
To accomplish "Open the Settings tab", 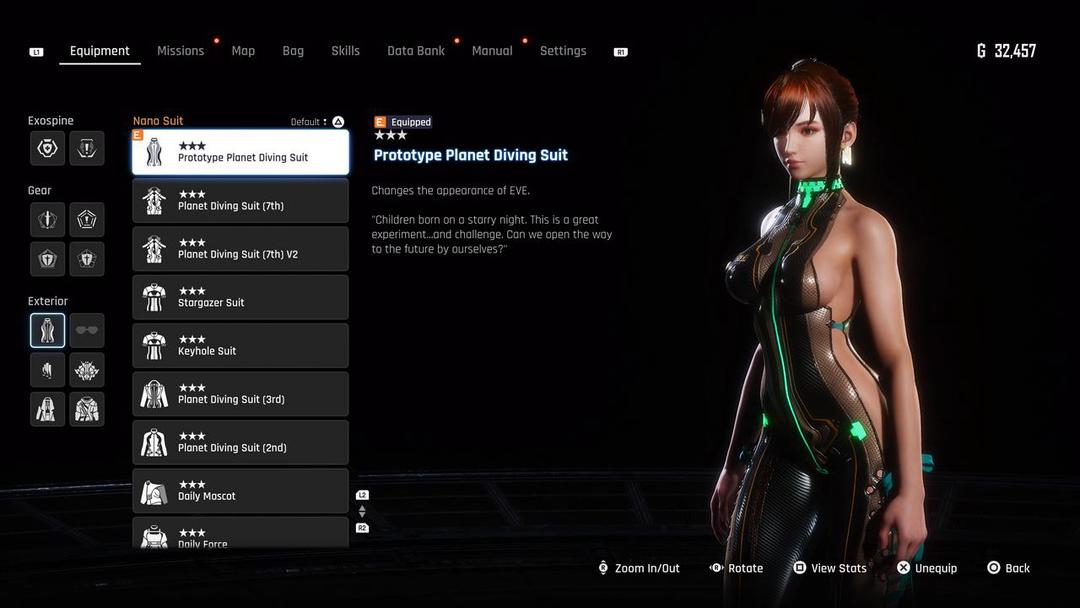I will tap(563, 51).
